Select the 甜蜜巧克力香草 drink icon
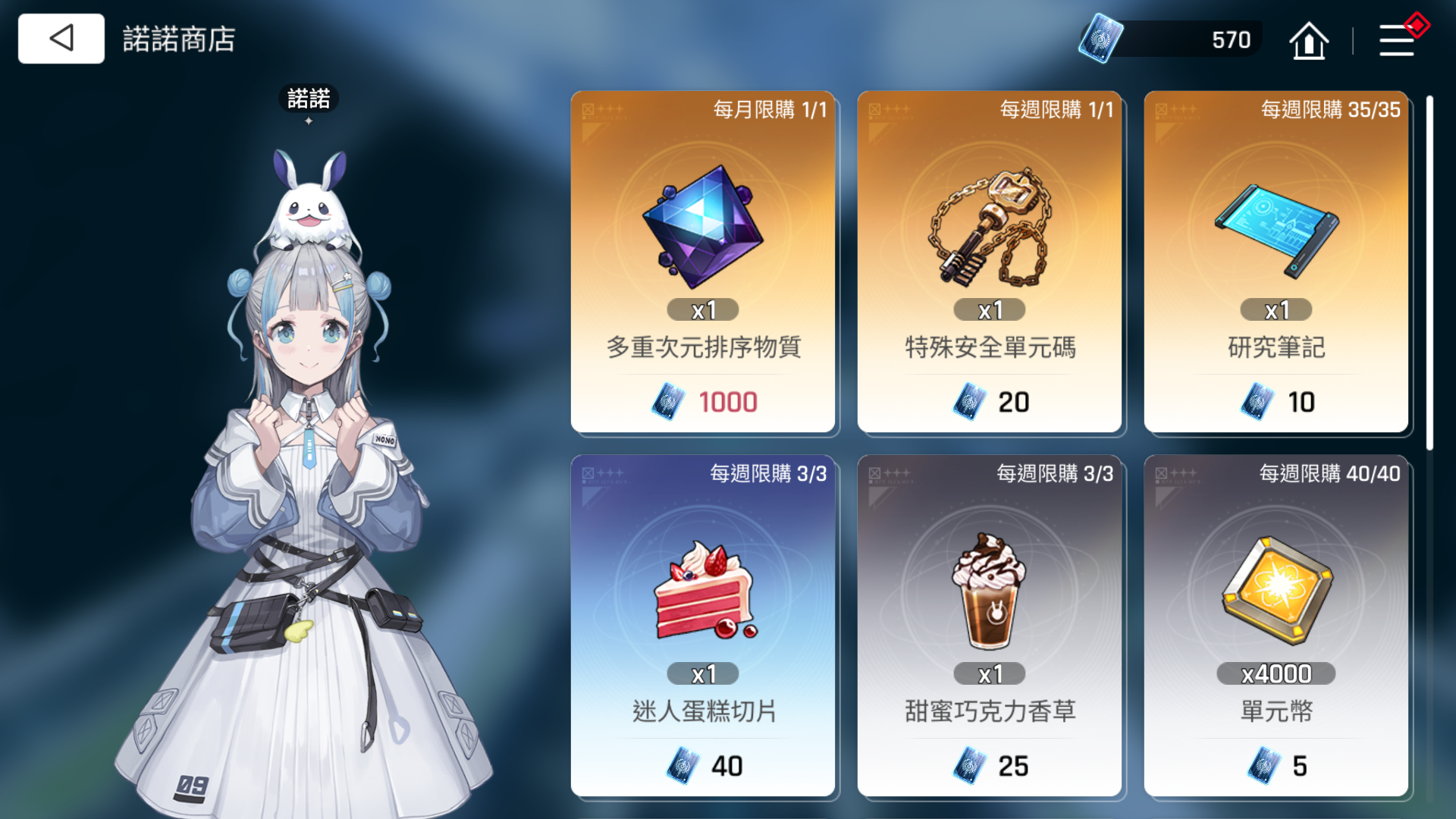This screenshot has width=1456, height=819. [x=990, y=591]
